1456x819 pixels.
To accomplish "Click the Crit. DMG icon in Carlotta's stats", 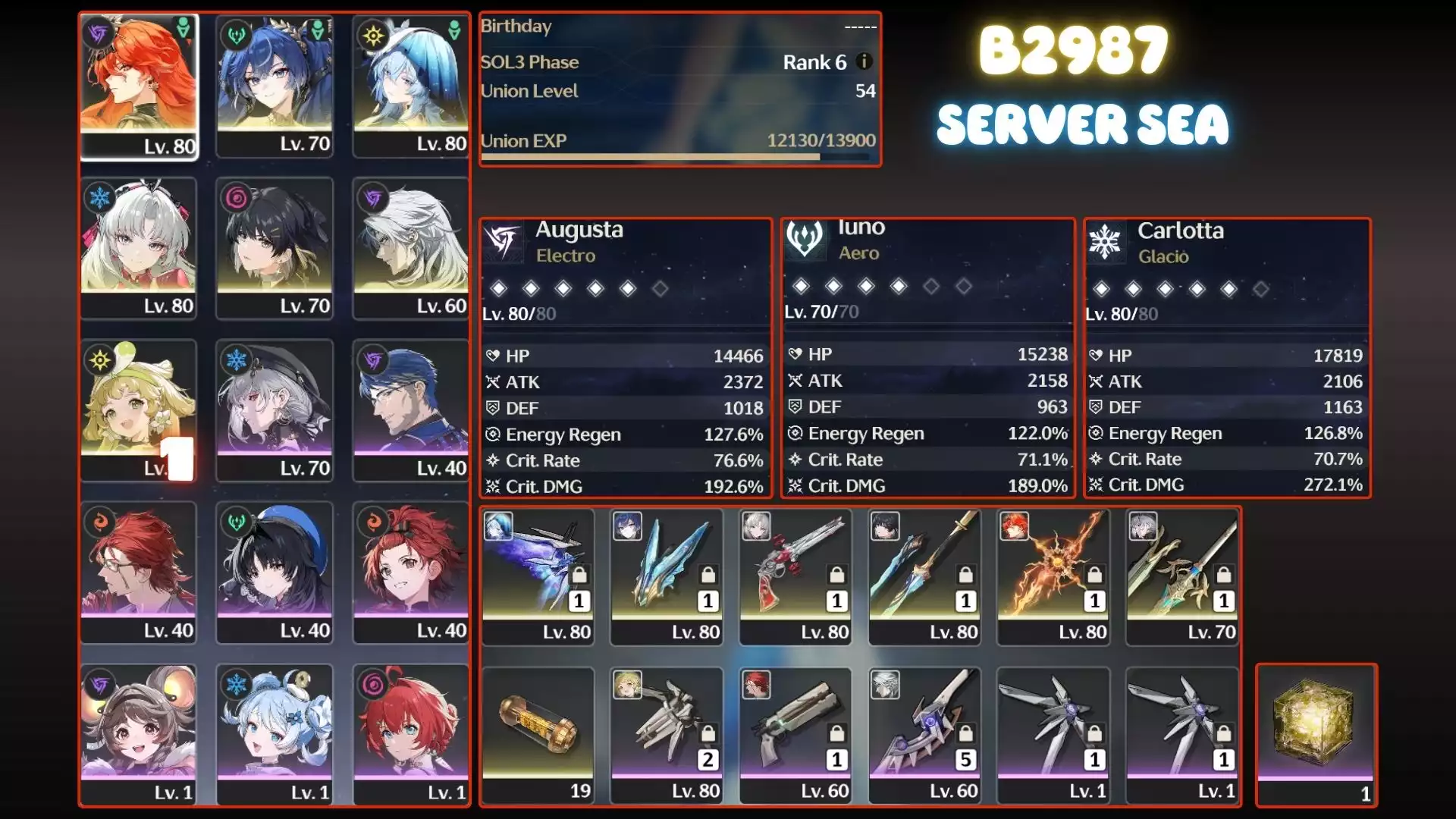I will 1097,485.
